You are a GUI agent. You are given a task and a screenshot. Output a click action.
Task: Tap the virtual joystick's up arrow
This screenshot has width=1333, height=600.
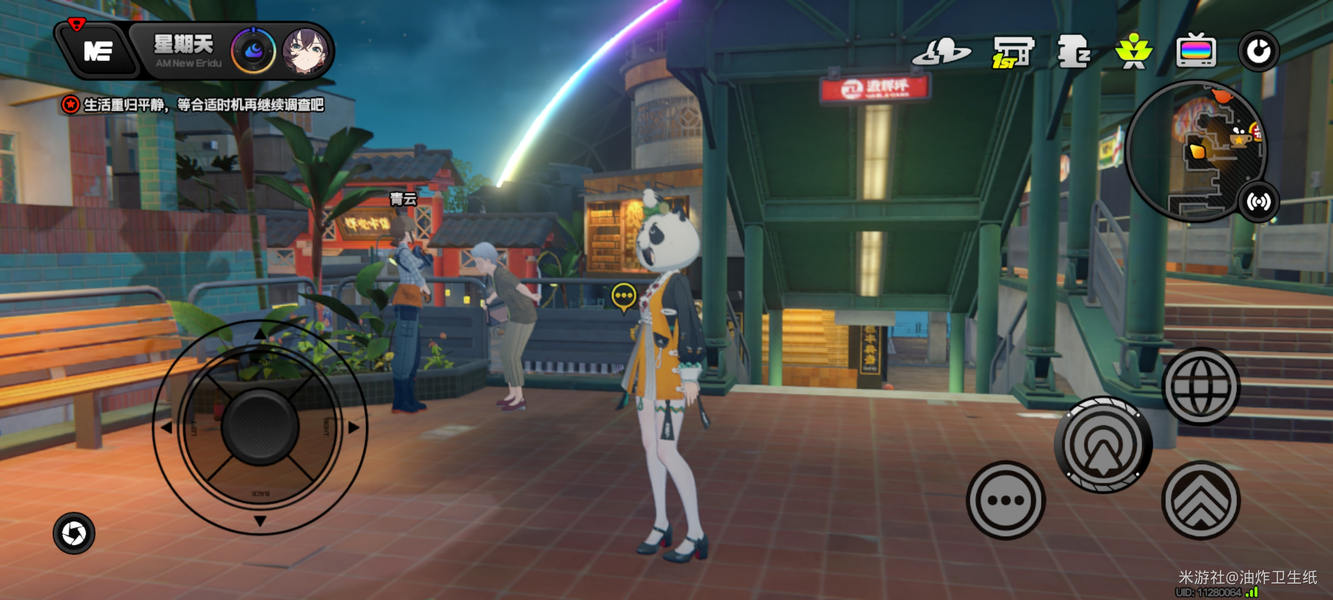[x=260, y=334]
